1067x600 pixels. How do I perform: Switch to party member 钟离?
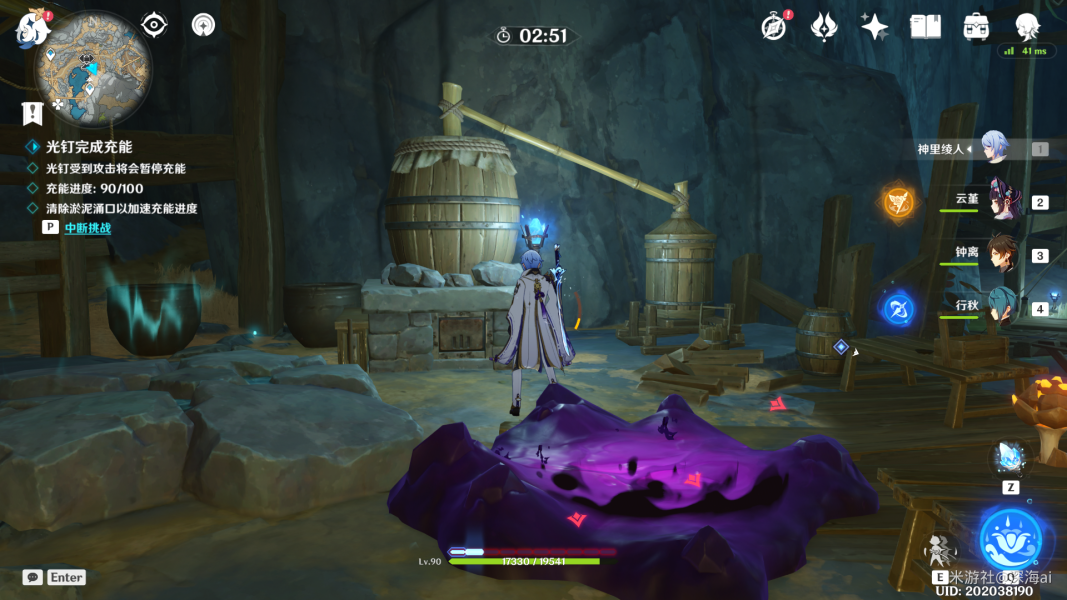[x=1001, y=255]
